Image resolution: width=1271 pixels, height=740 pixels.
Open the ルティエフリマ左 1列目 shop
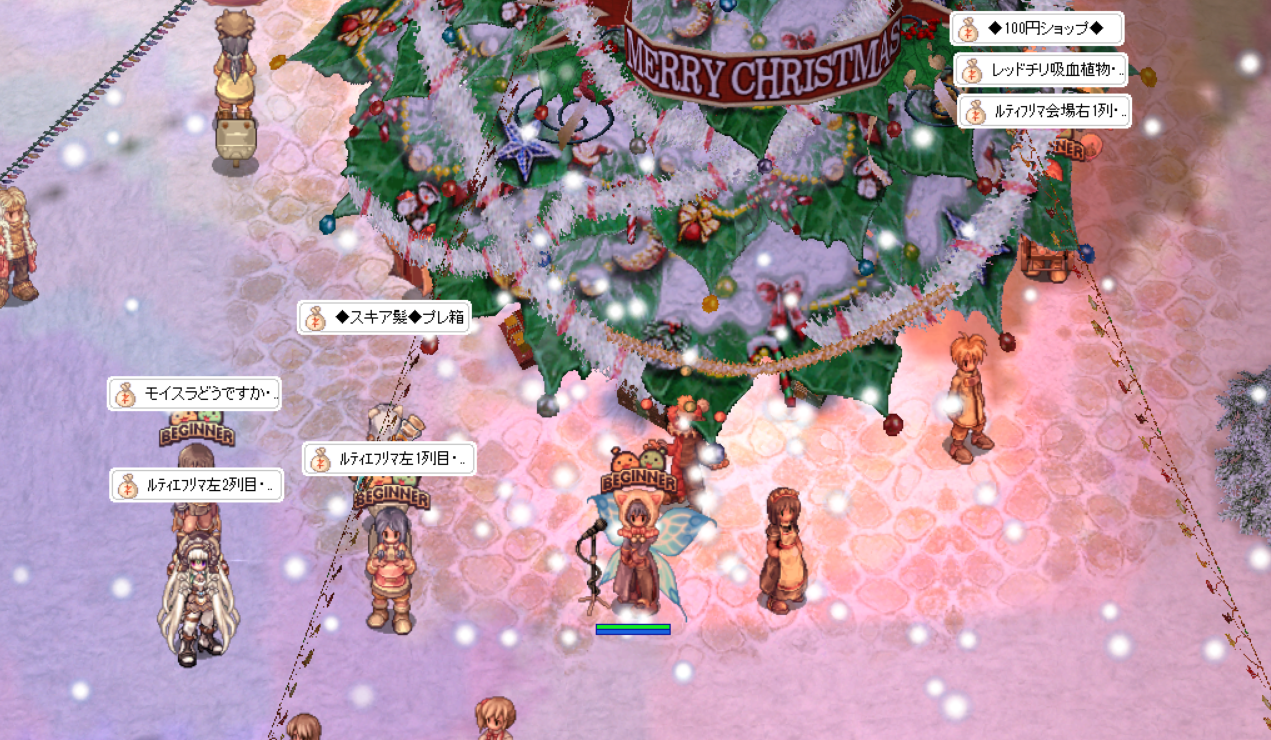[x=389, y=459]
